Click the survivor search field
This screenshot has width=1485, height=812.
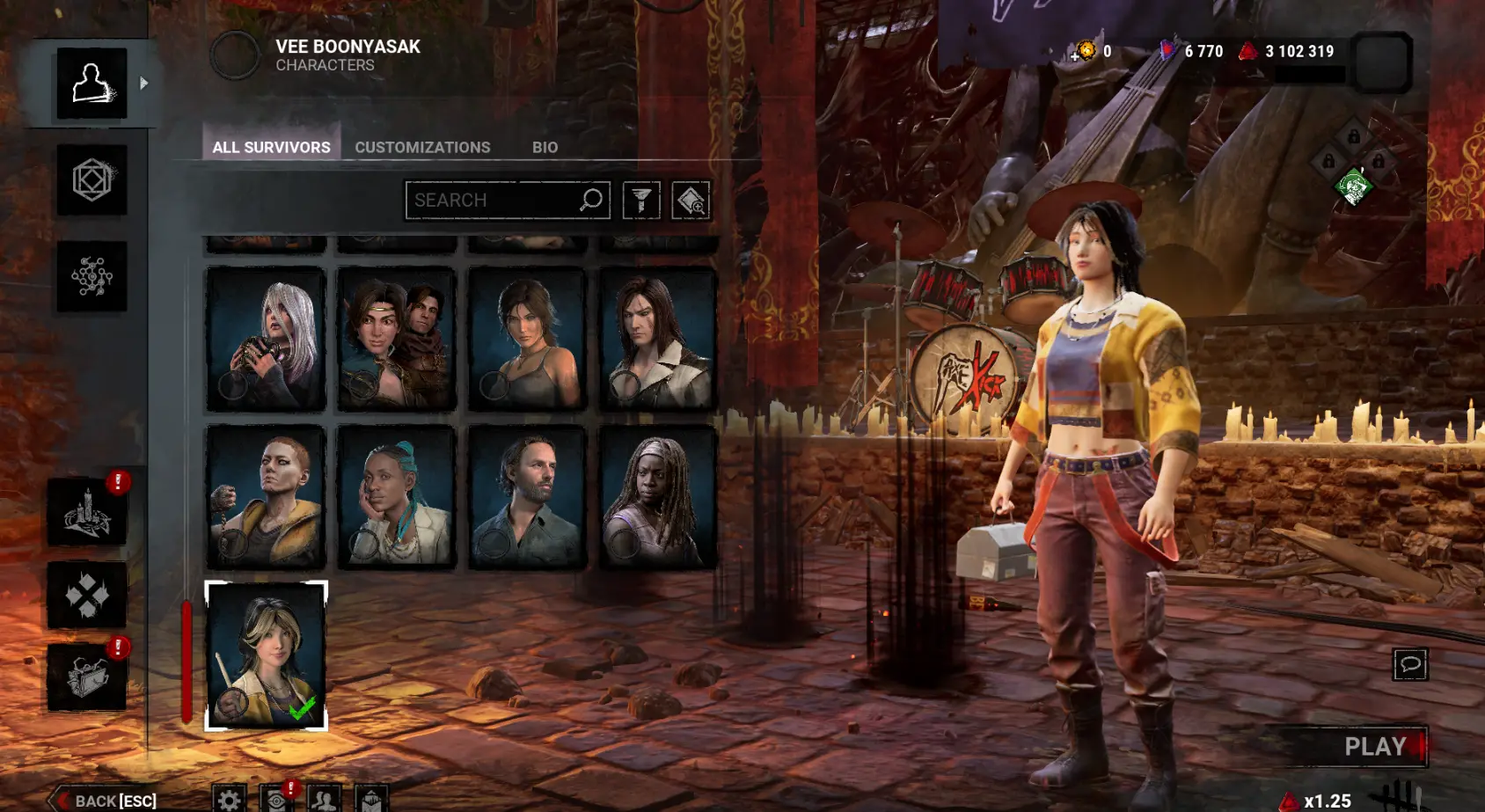493,201
